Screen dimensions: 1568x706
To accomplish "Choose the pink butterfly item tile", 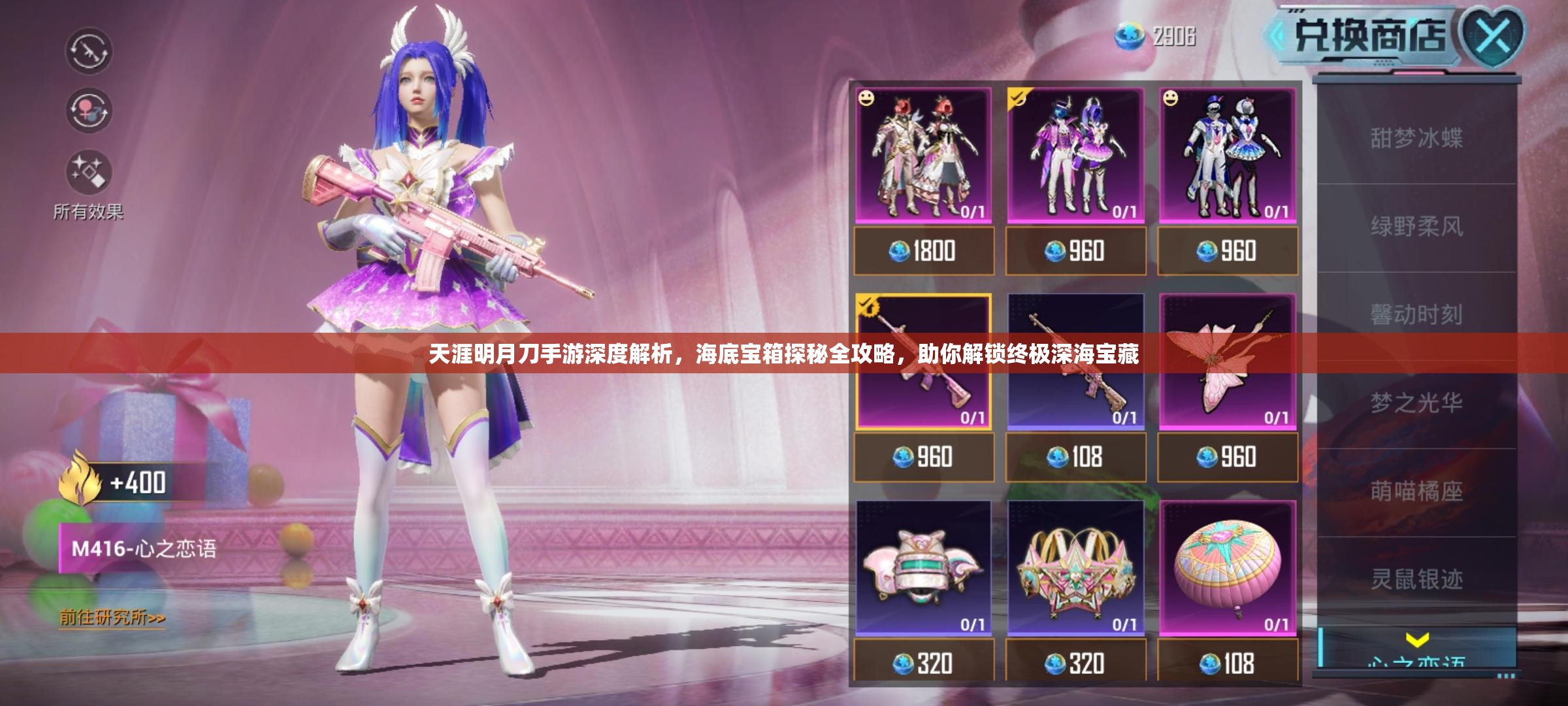I will pos(1227,361).
